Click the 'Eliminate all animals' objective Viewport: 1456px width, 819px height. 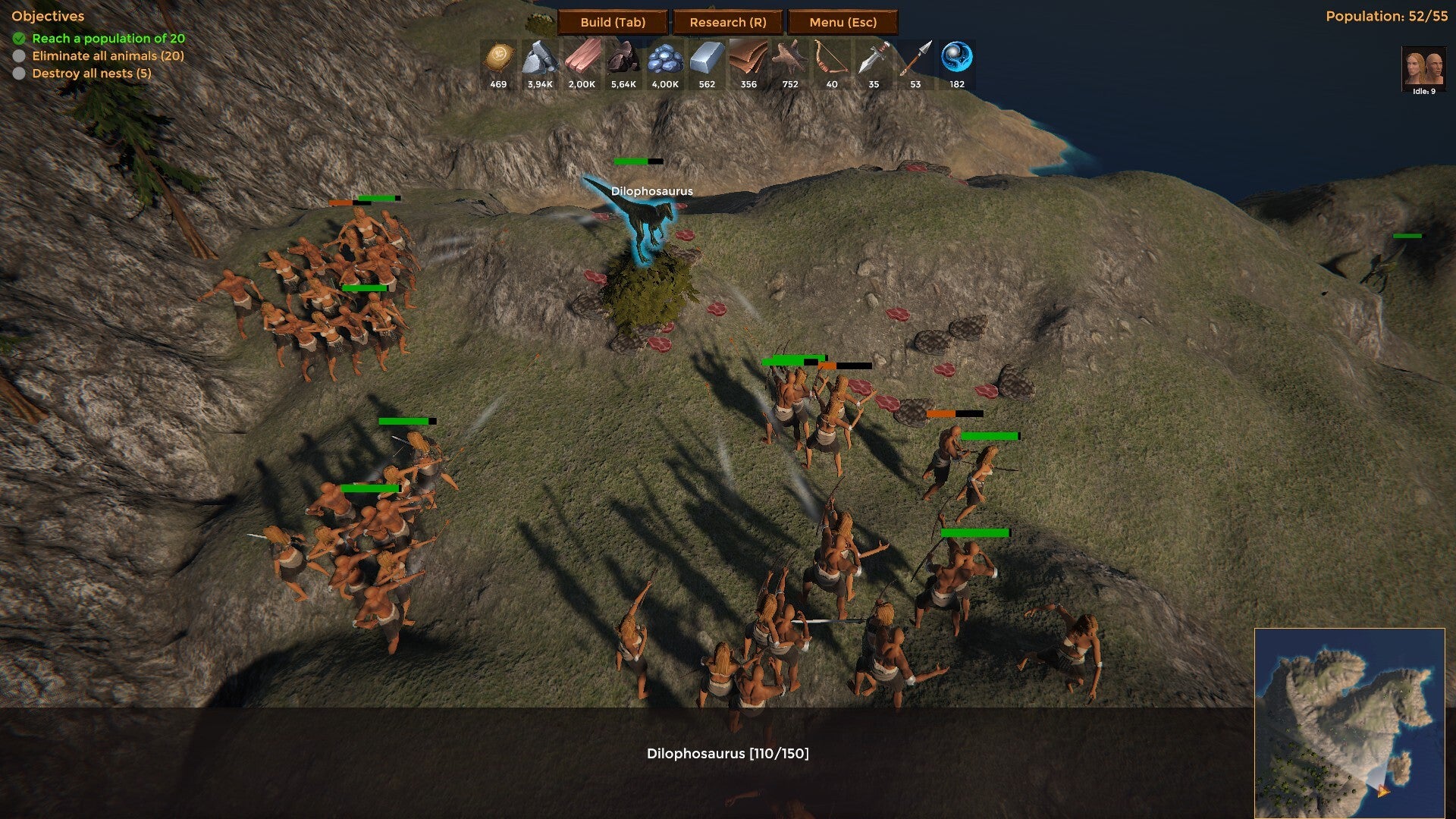point(108,55)
